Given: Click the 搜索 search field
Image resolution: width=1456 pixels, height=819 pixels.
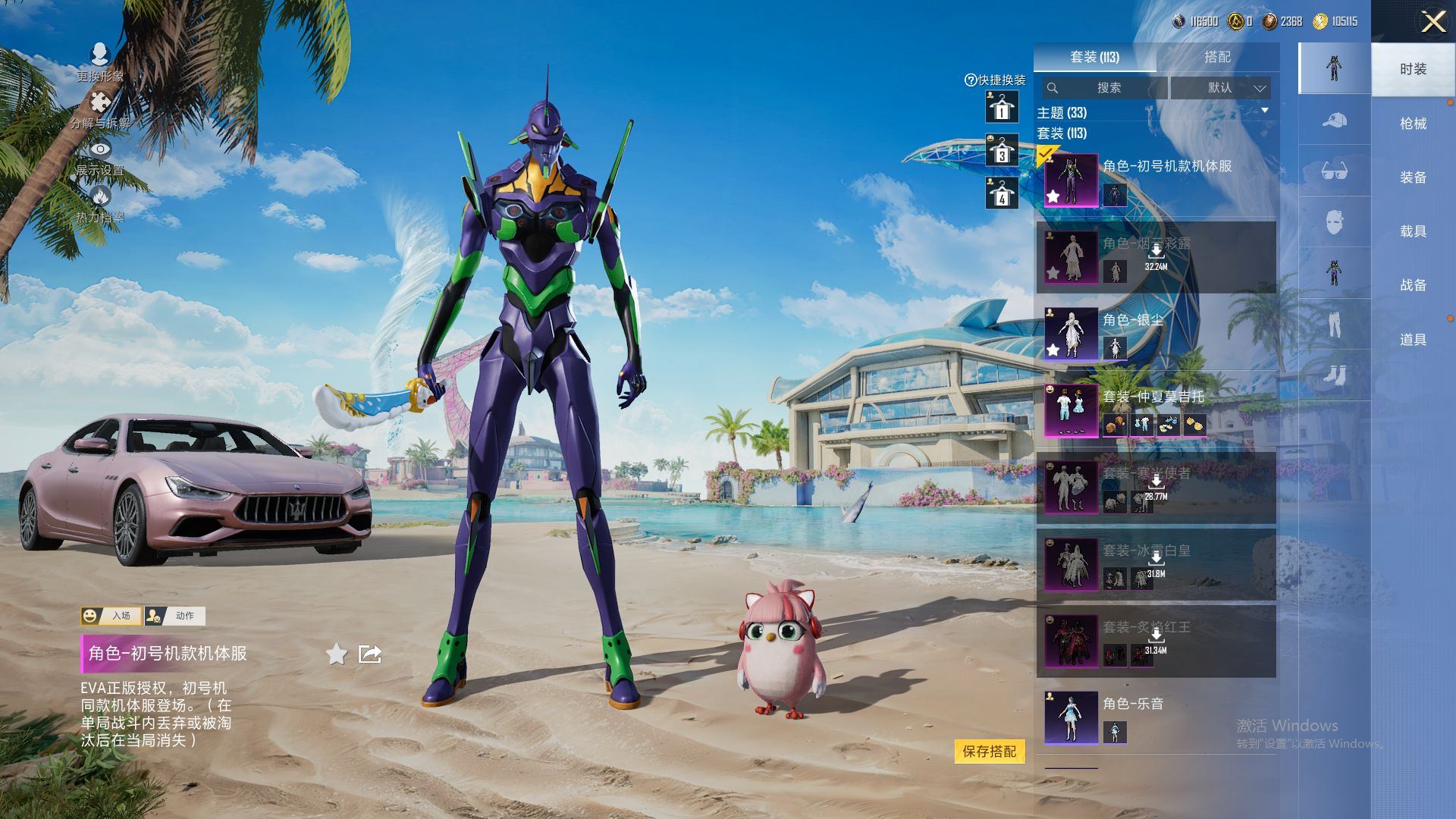Looking at the screenshot, I should pos(1104,88).
